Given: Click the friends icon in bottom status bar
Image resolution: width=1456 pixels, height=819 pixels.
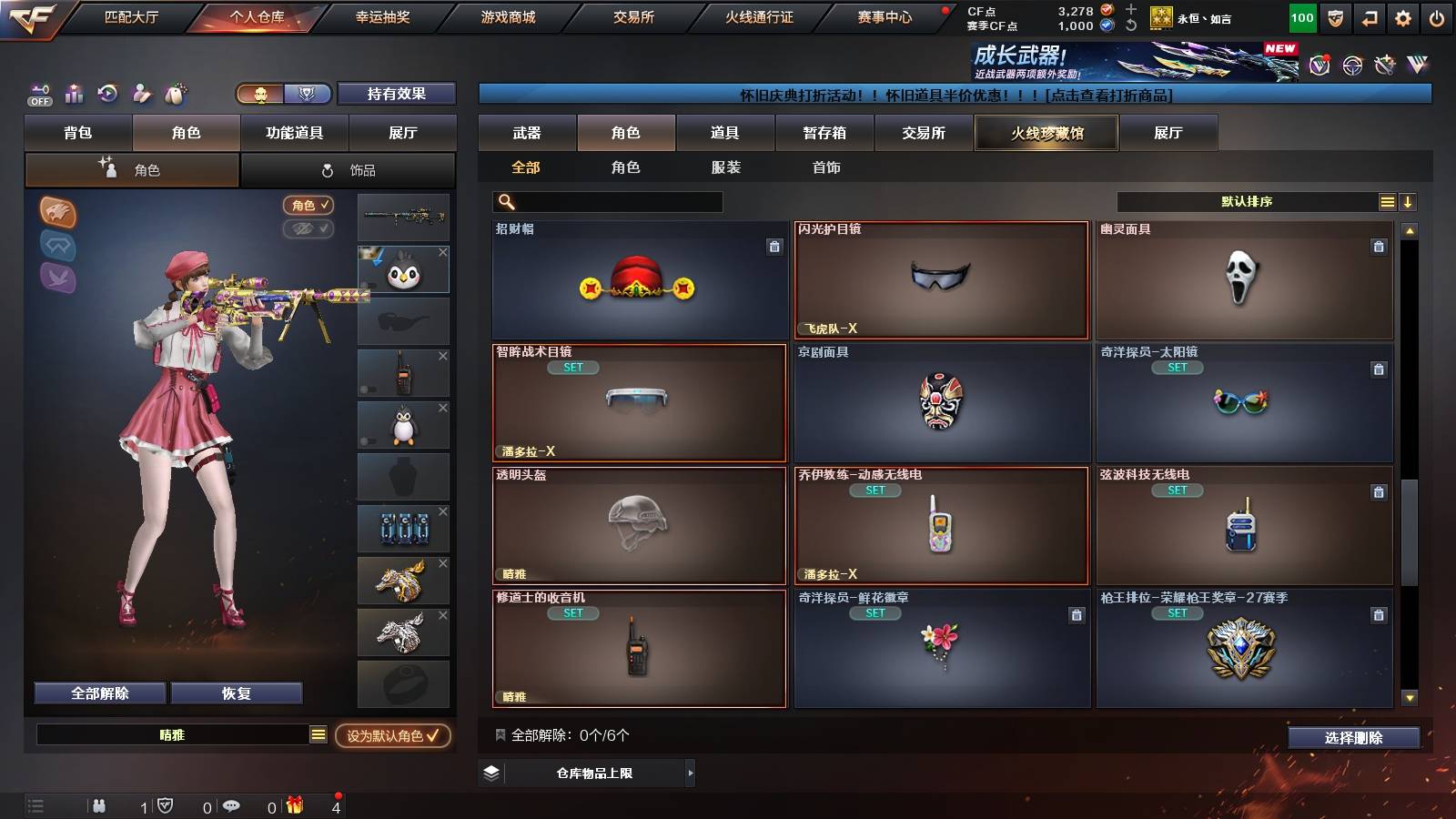Looking at the screenshot, I should click(x=97, y=805).
